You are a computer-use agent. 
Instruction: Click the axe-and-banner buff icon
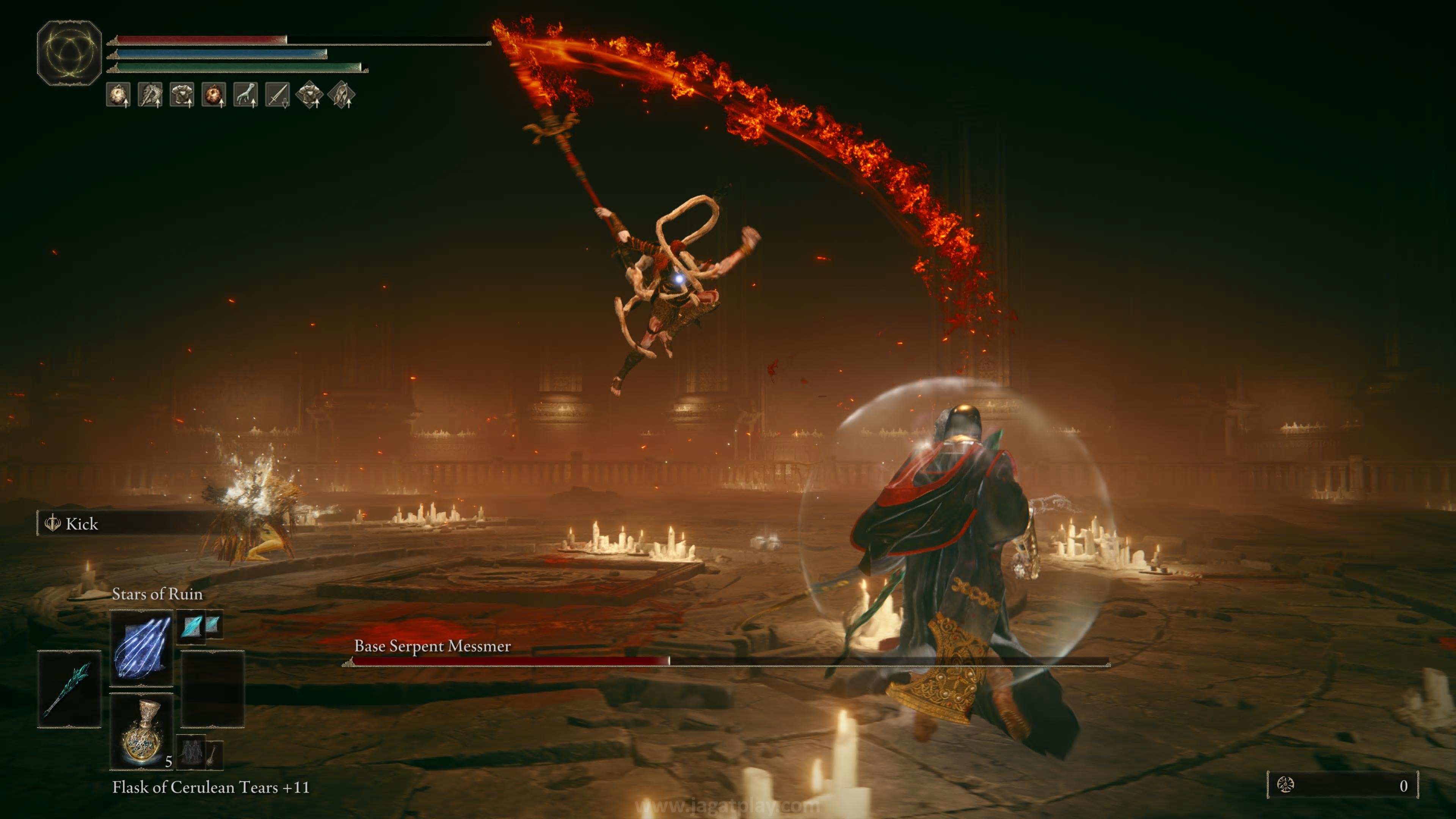coord(150,94)
